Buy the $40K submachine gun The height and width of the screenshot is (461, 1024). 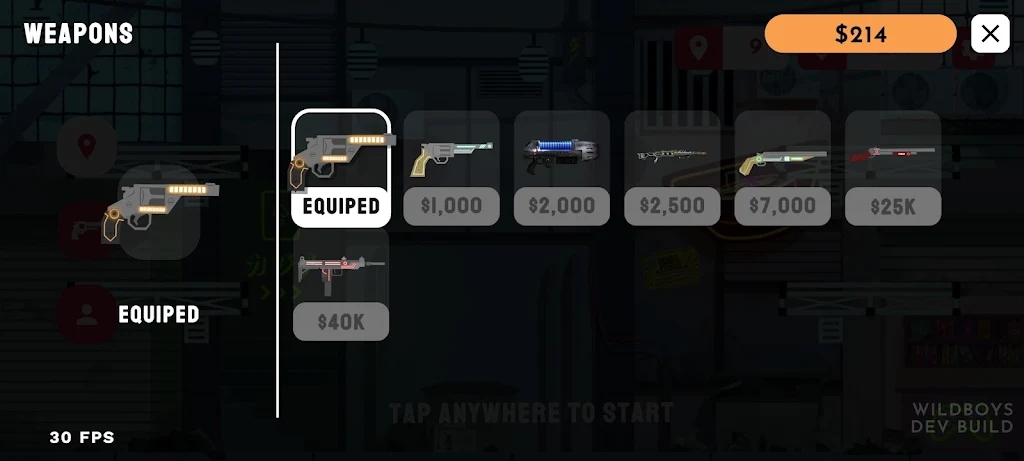click(341, 283)
